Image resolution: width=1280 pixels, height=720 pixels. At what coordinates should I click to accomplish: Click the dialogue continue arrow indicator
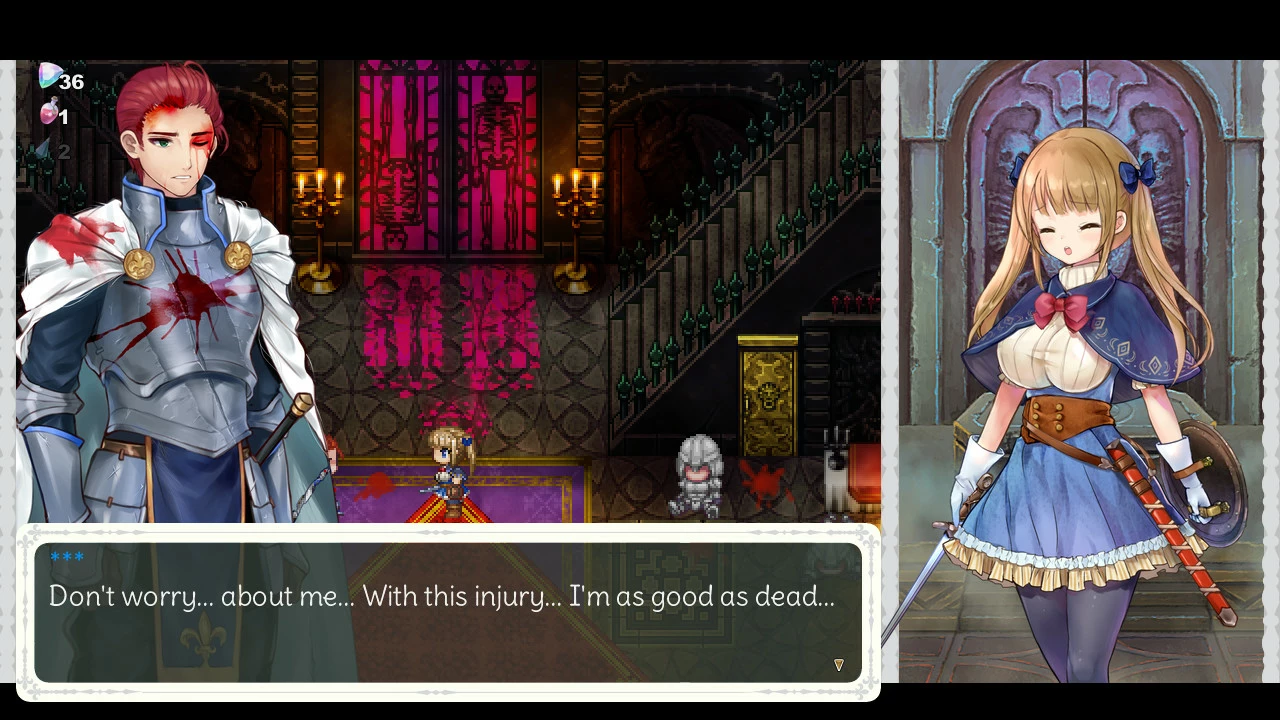coord(839,665)
